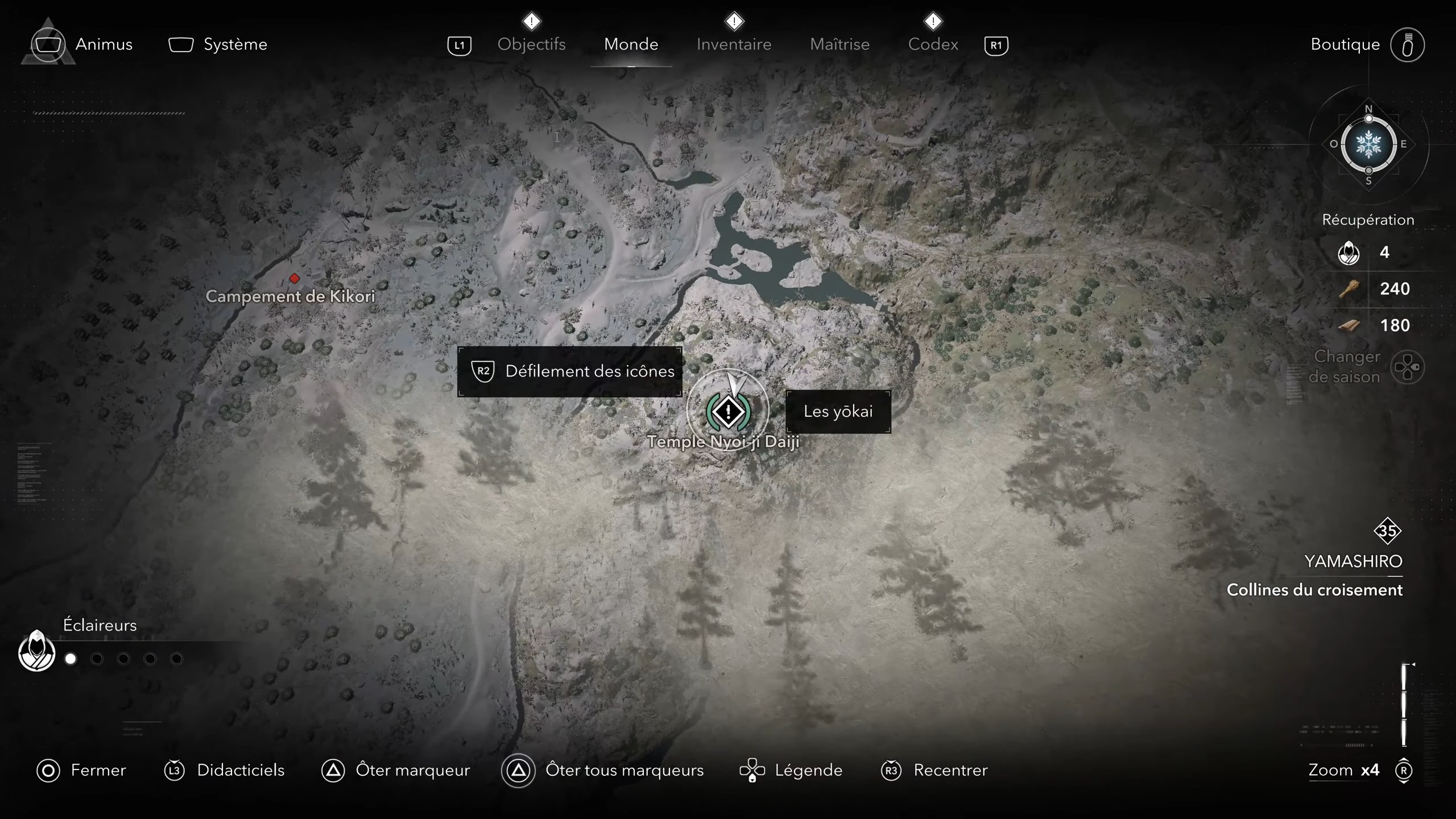1456x819 pixels.
Task: Activate Défilement des icônes with R2
Action: pyautogui.click(x=569, y=371)
